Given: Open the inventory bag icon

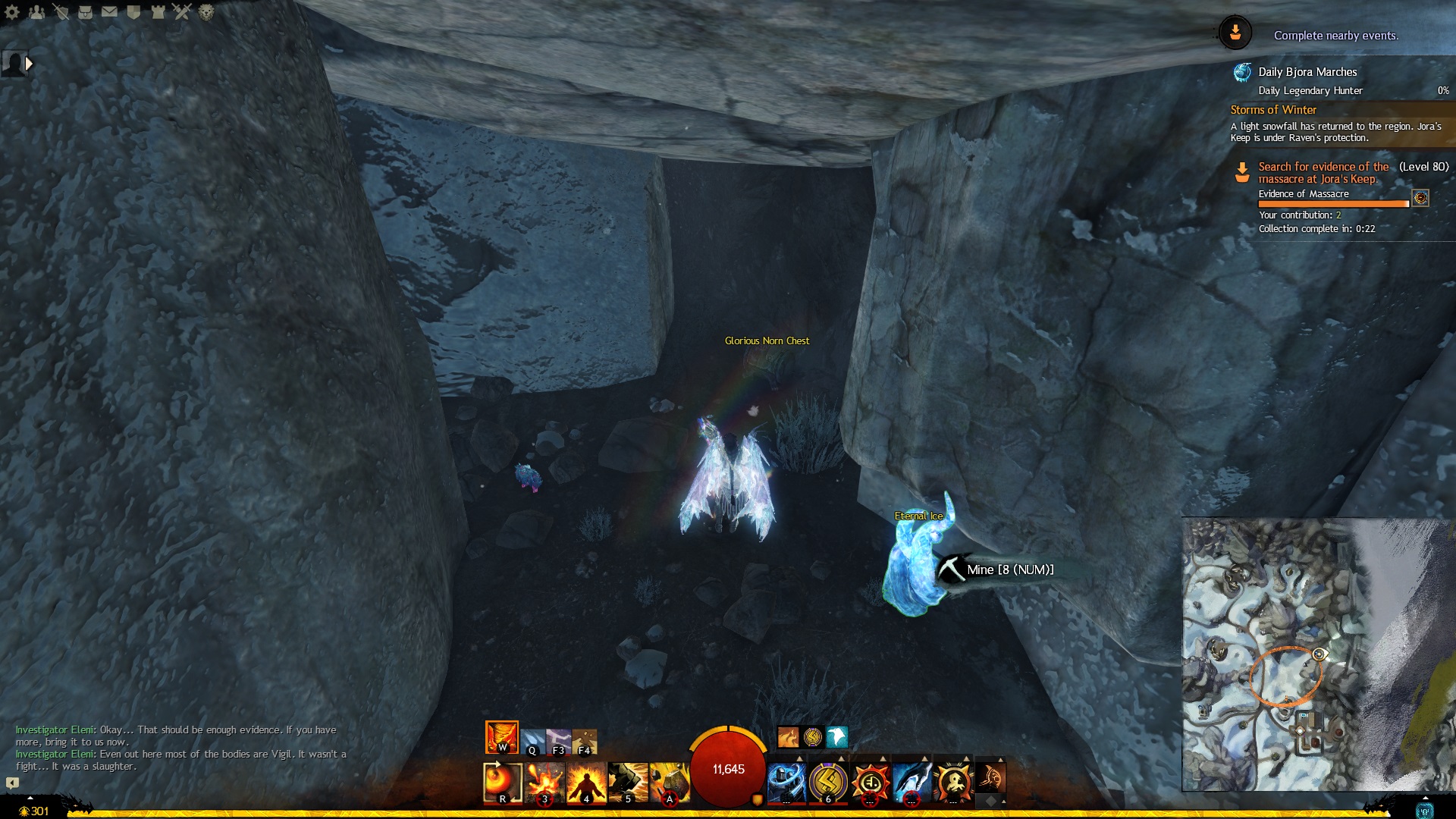Looking at the screenshot, I should pyautogui.click(x=85, y=12).
